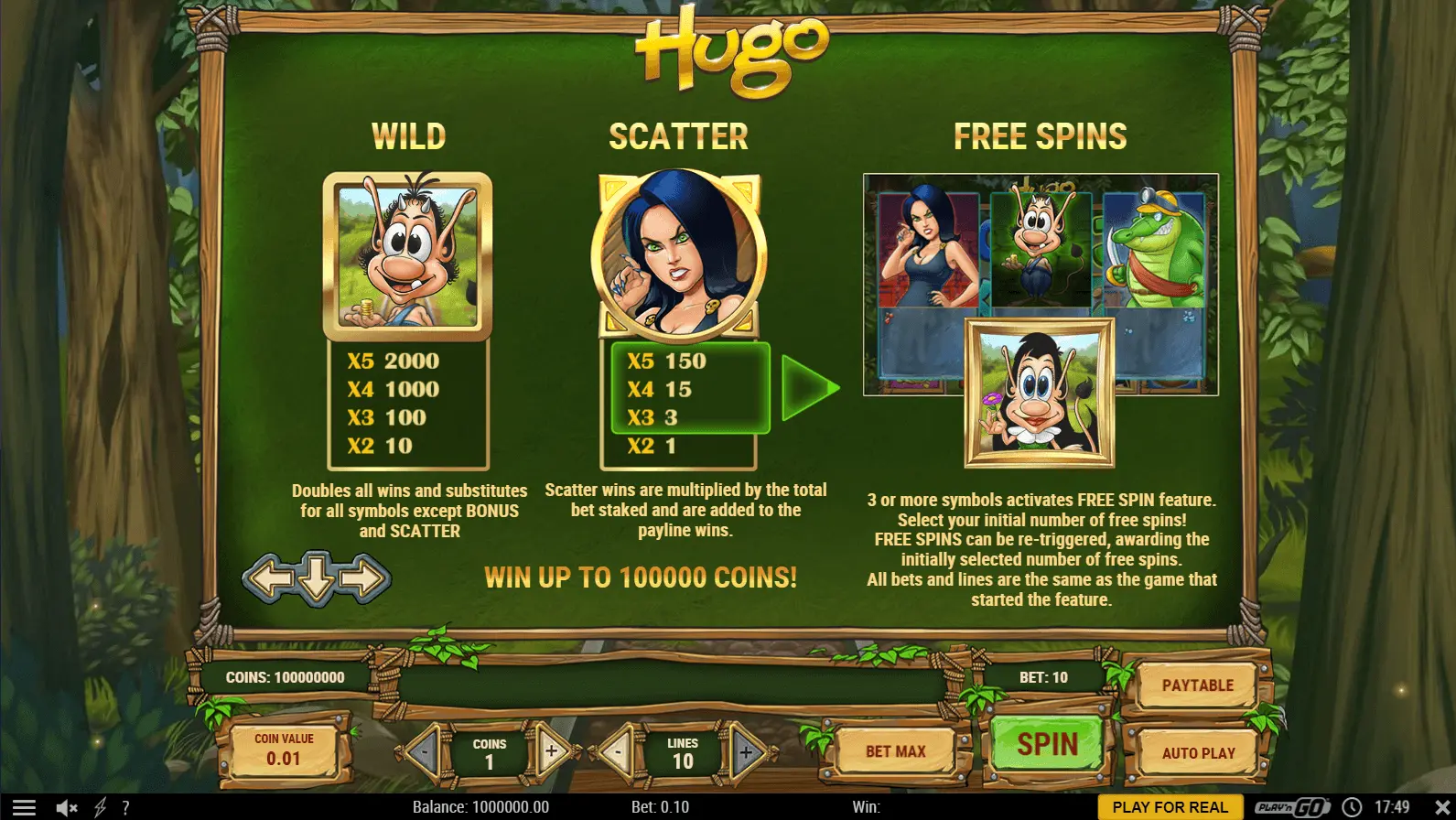Viewport: 1456px width, 820px height.
Task: Decrease the number of coins
Action: pos(425,752)
